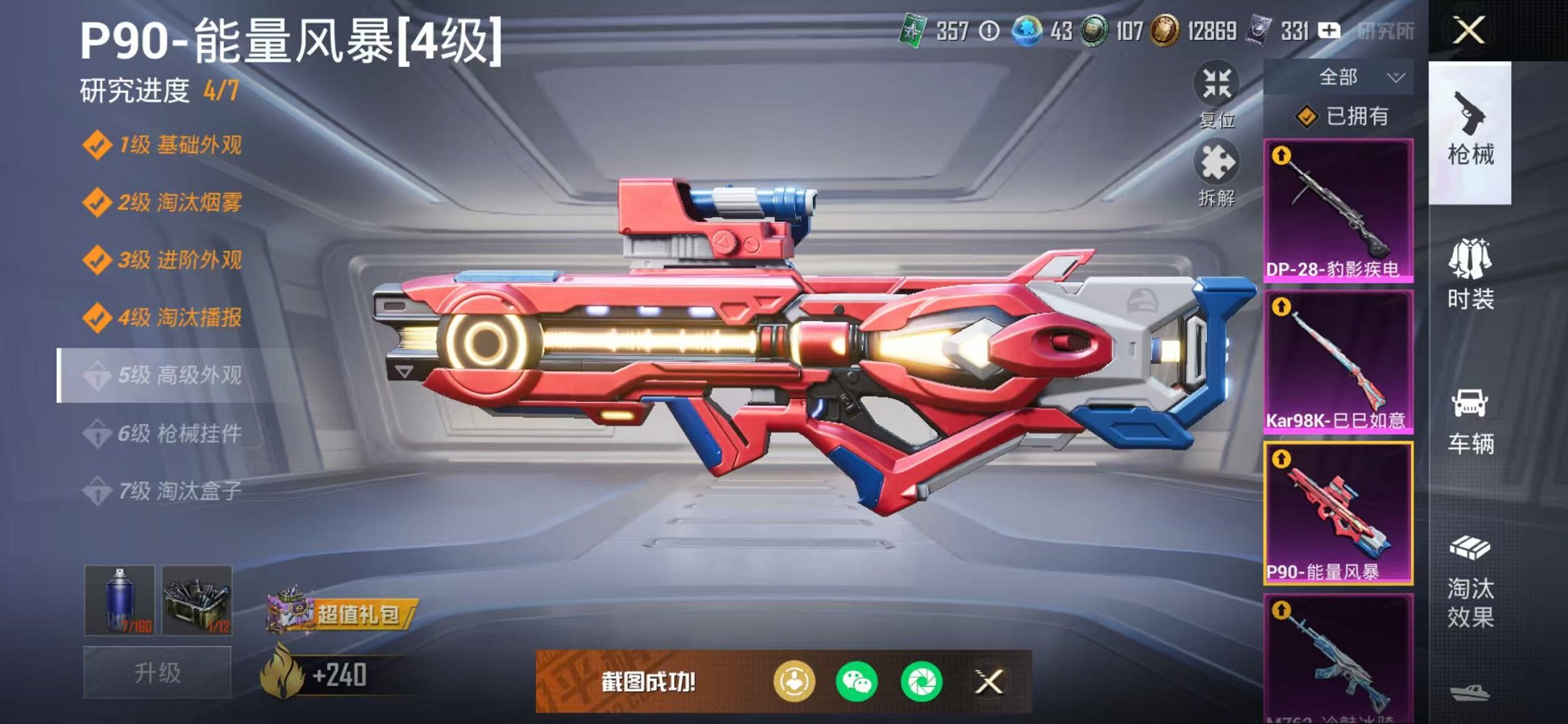The image size is (1568, 724).
Task: Open the 全部 category dropdown
Action: pos(1357,75)
